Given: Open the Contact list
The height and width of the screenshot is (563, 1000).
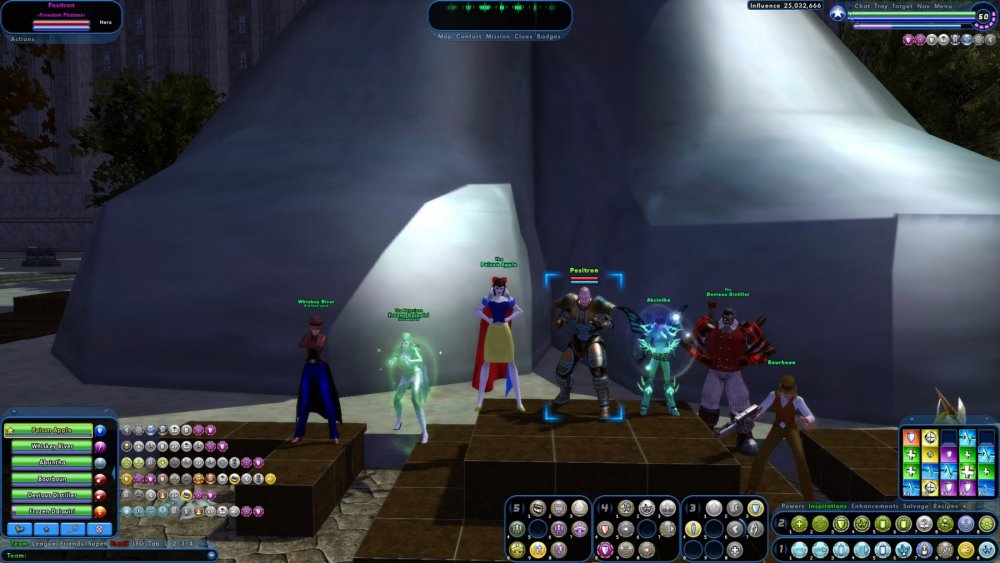Looking at the screenshot, I should coord(468,36).
